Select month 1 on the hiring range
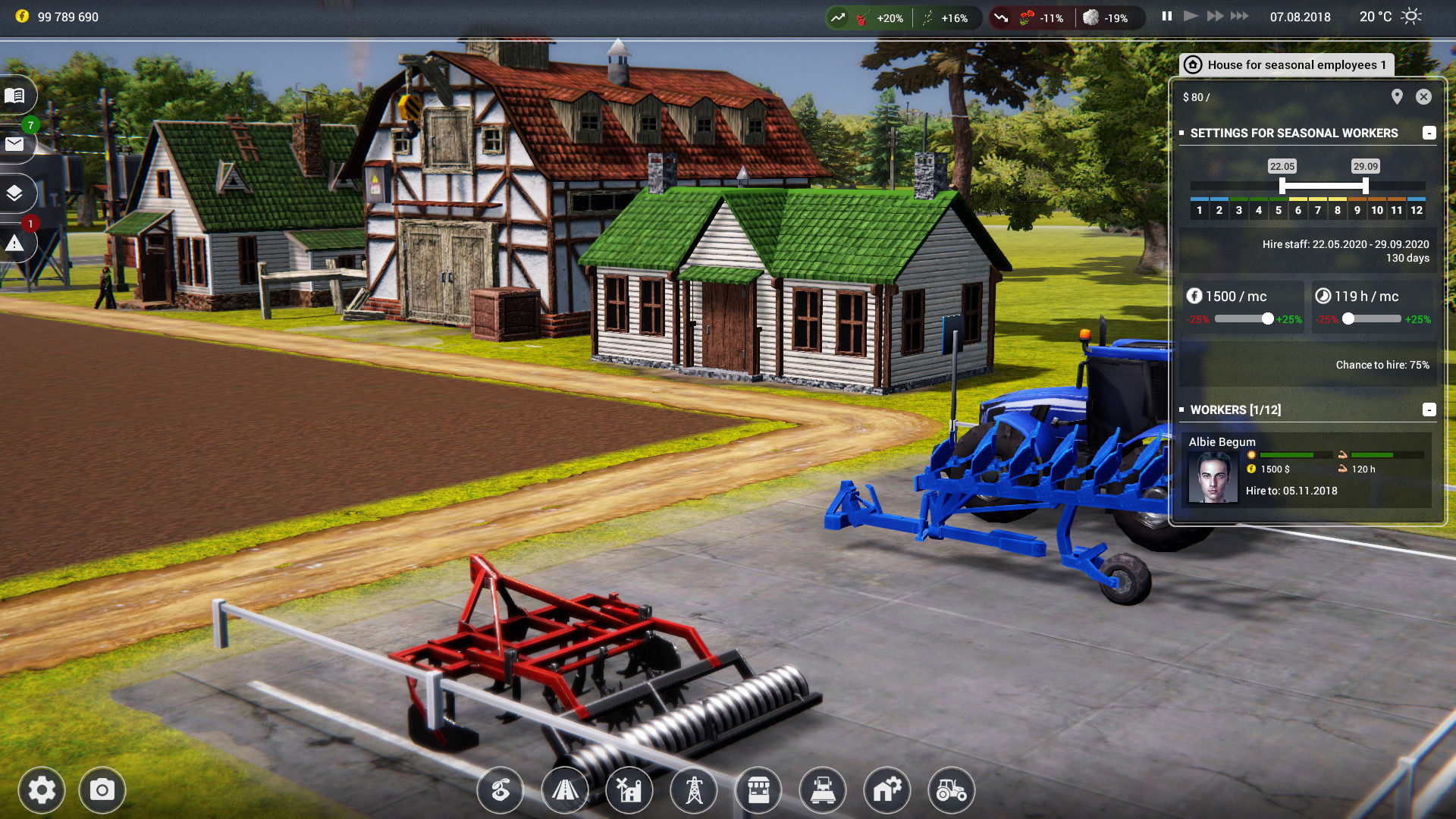Viewport: 1456px width, 819px height. pyautogui.click(x=1200, y=212)
